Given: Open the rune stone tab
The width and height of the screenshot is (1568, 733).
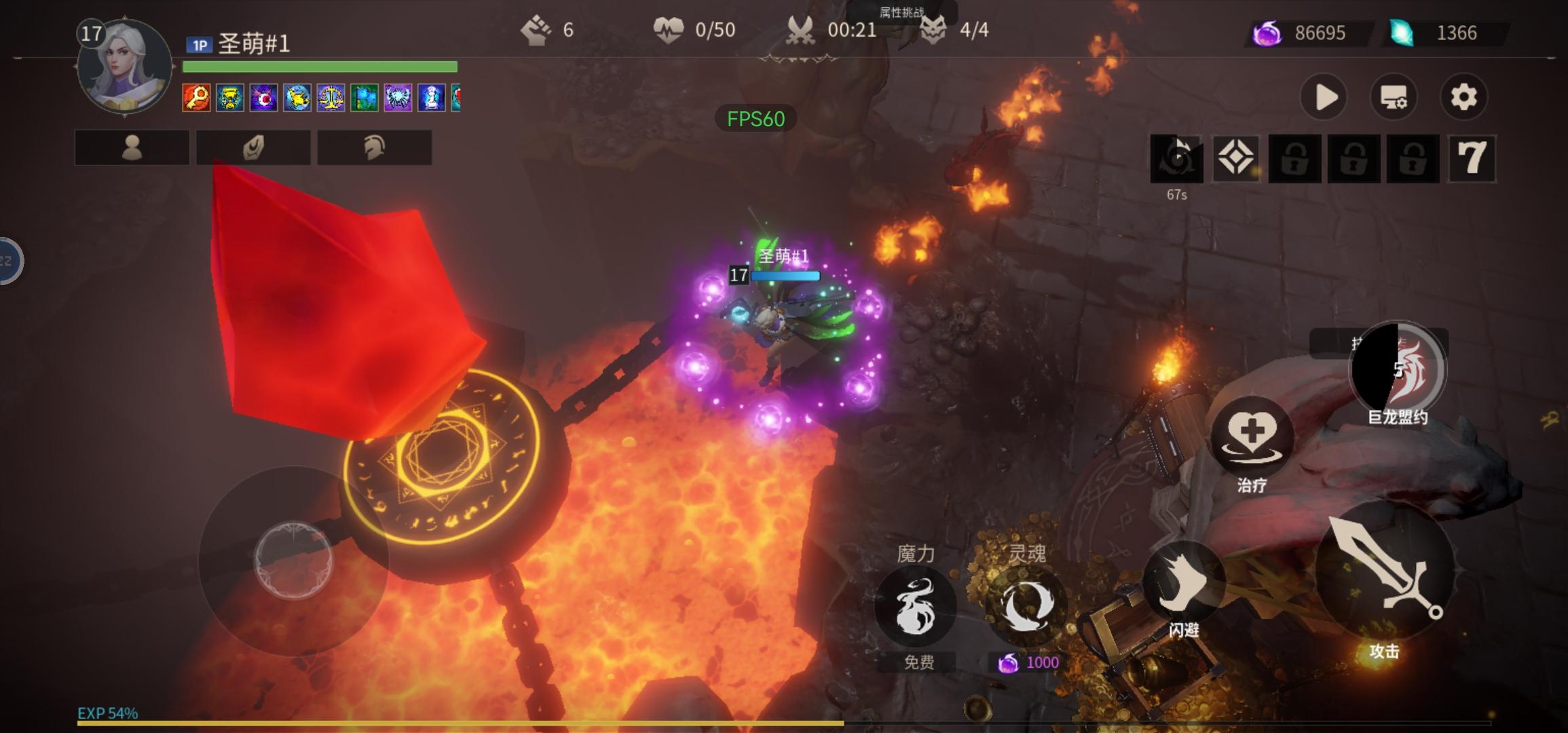Looking at the screenshot, I should [253, 147].
